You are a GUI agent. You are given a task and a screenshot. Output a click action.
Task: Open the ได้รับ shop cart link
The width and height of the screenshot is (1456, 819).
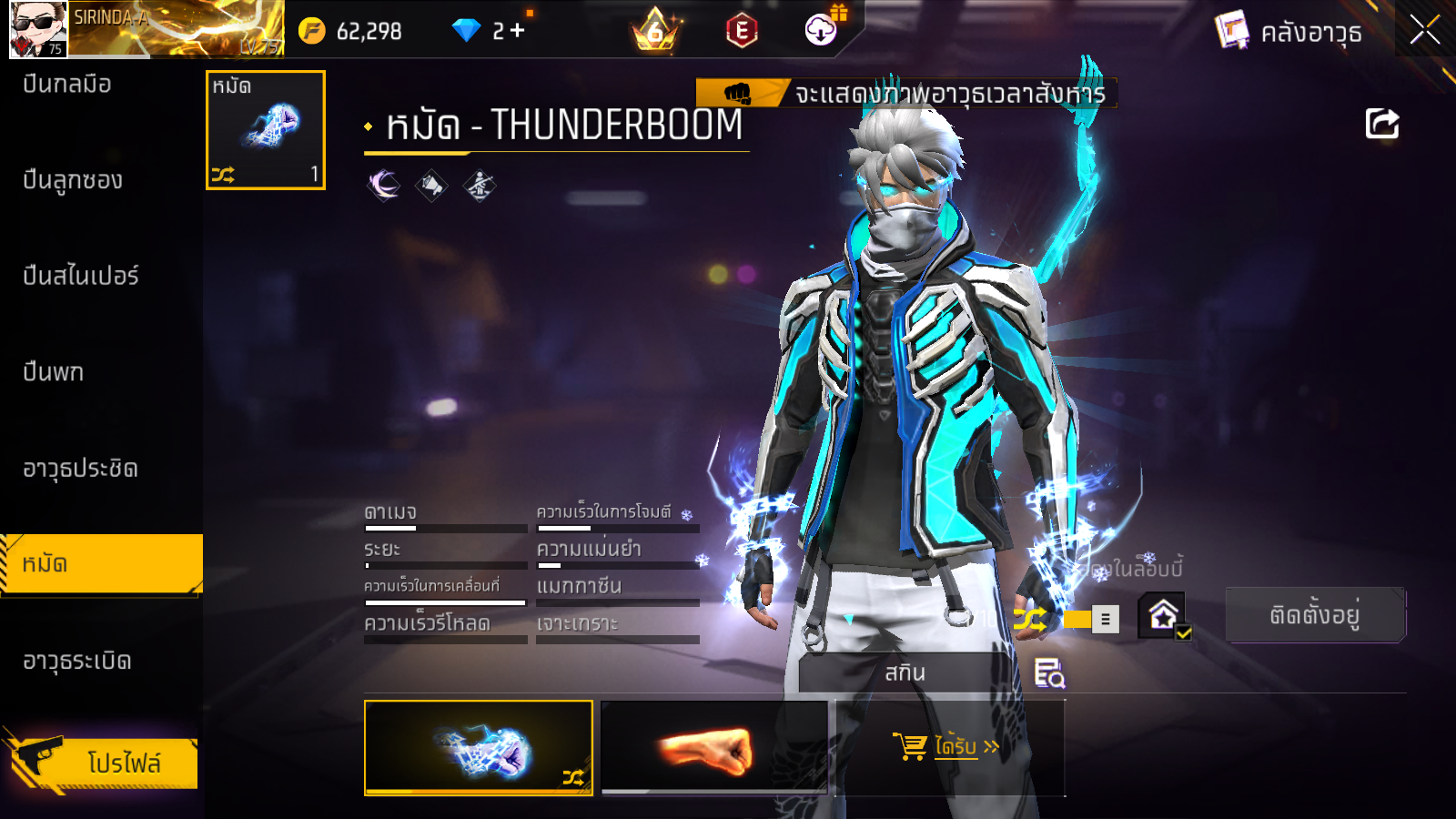click(x=949, y=747)
